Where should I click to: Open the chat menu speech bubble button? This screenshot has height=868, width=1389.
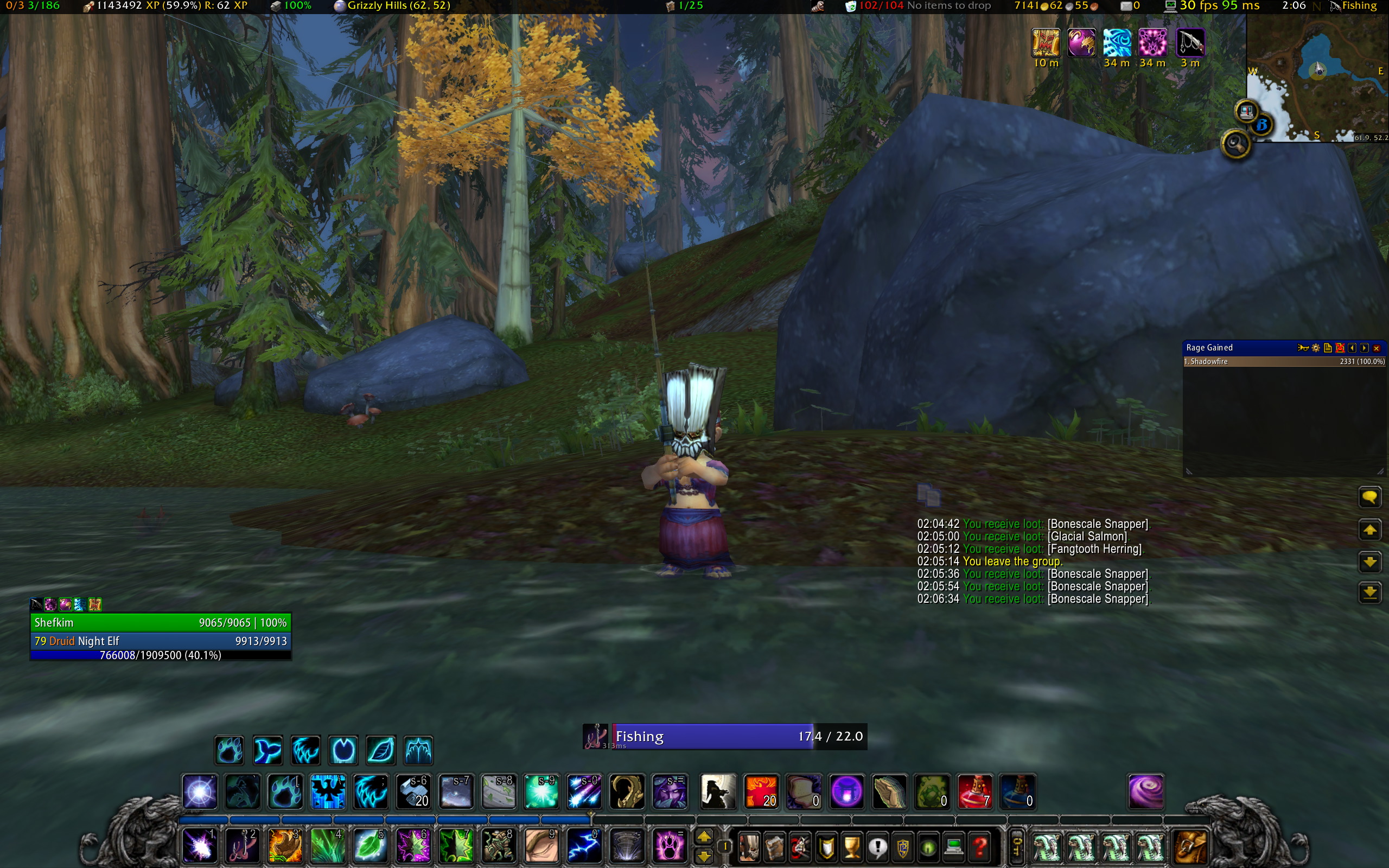tap(1369, 497)
